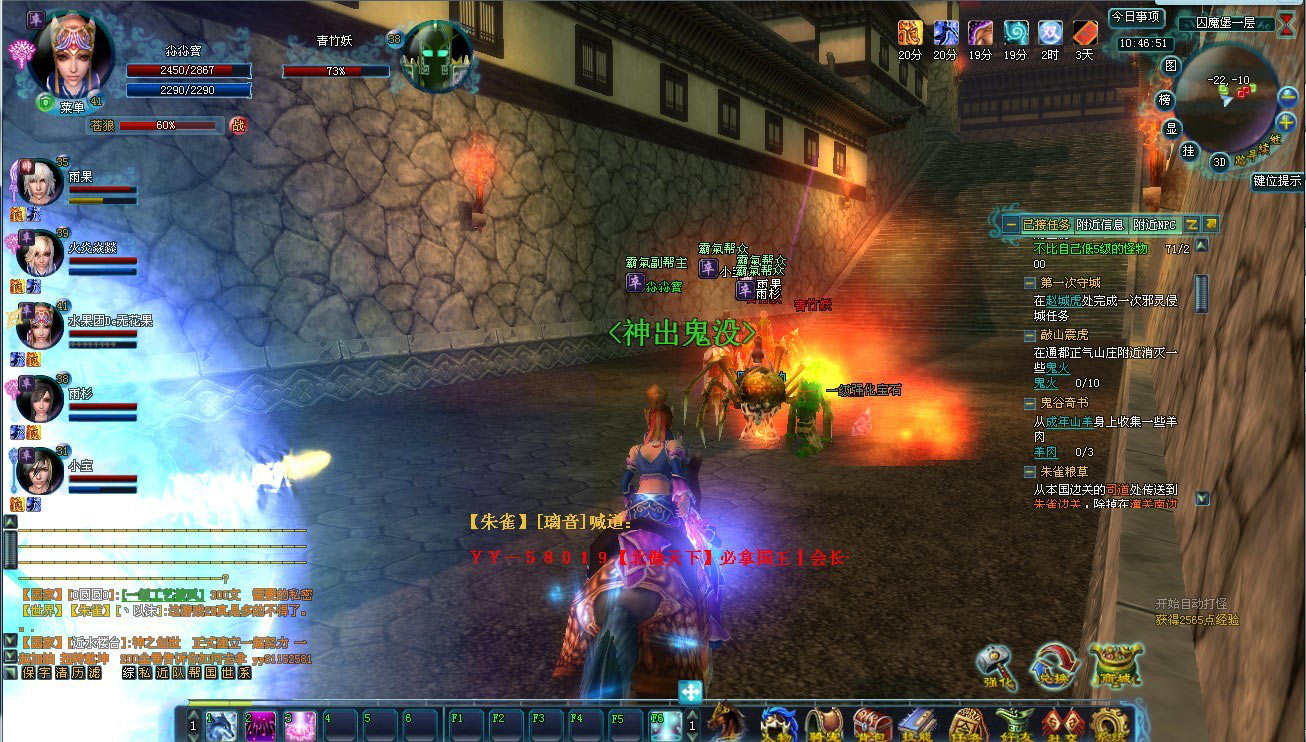
Task: Open the 菜单 menu under player portrait
Action: [x=71, y=107]
